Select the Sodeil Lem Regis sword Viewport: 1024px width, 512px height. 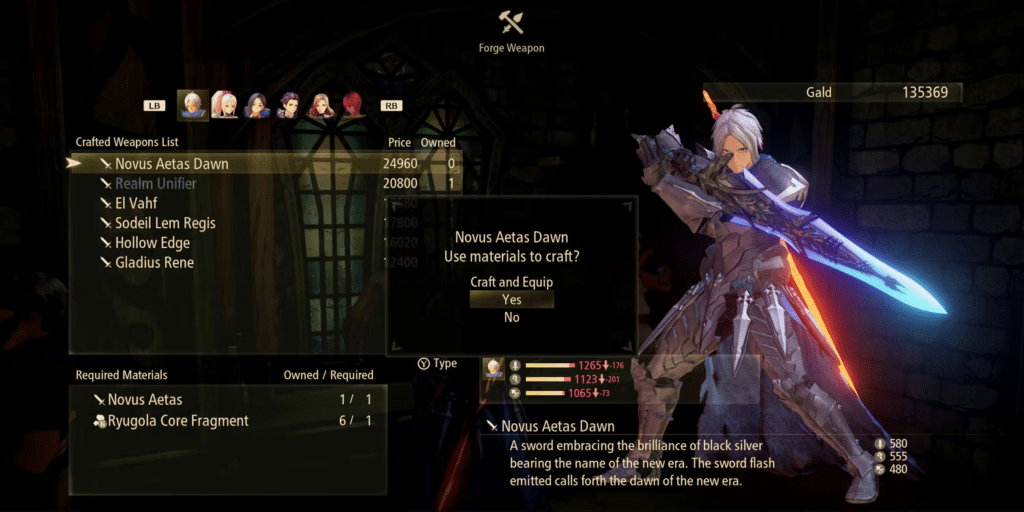(165, 223)
